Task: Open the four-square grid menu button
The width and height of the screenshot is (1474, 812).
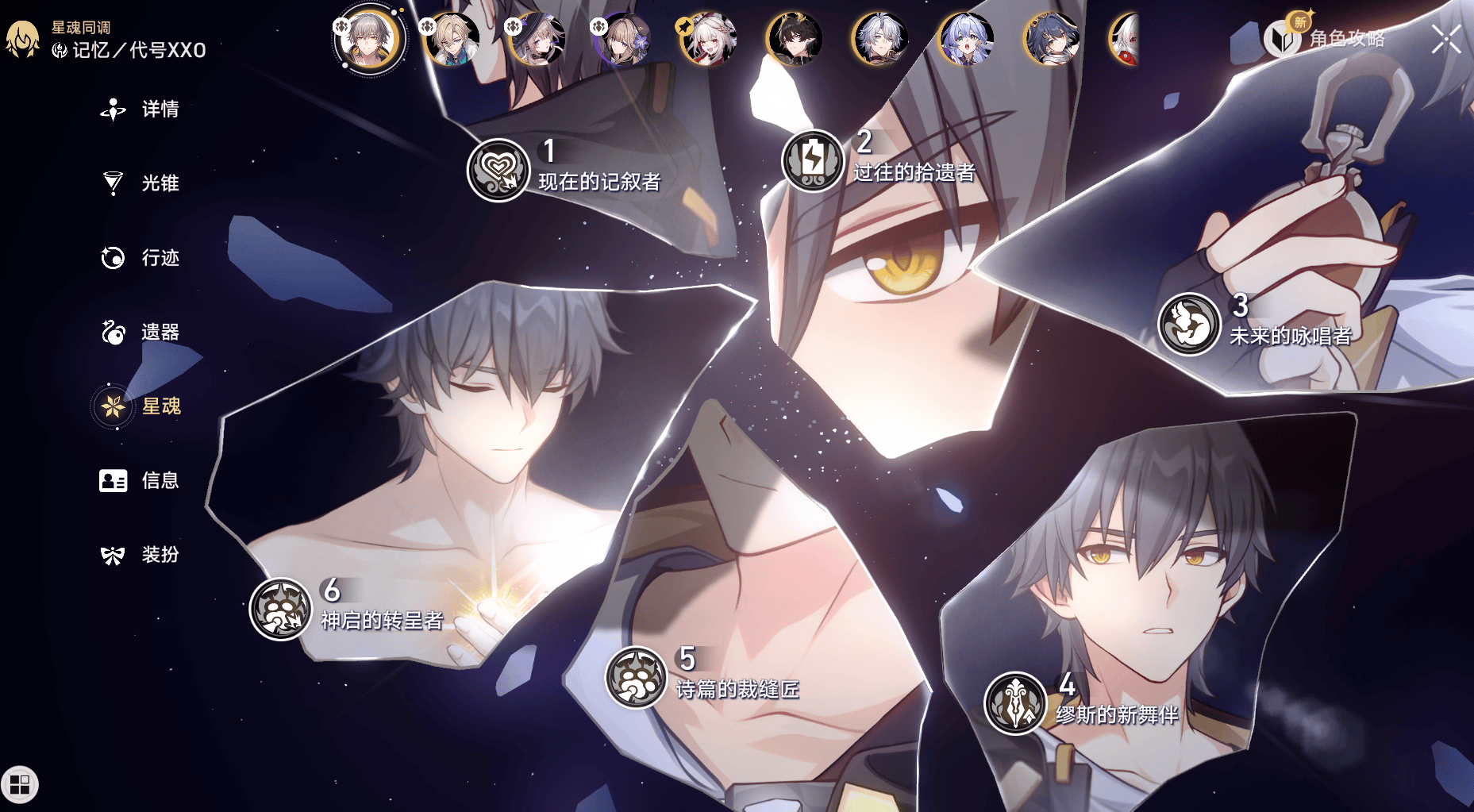Action: point(20,784)
